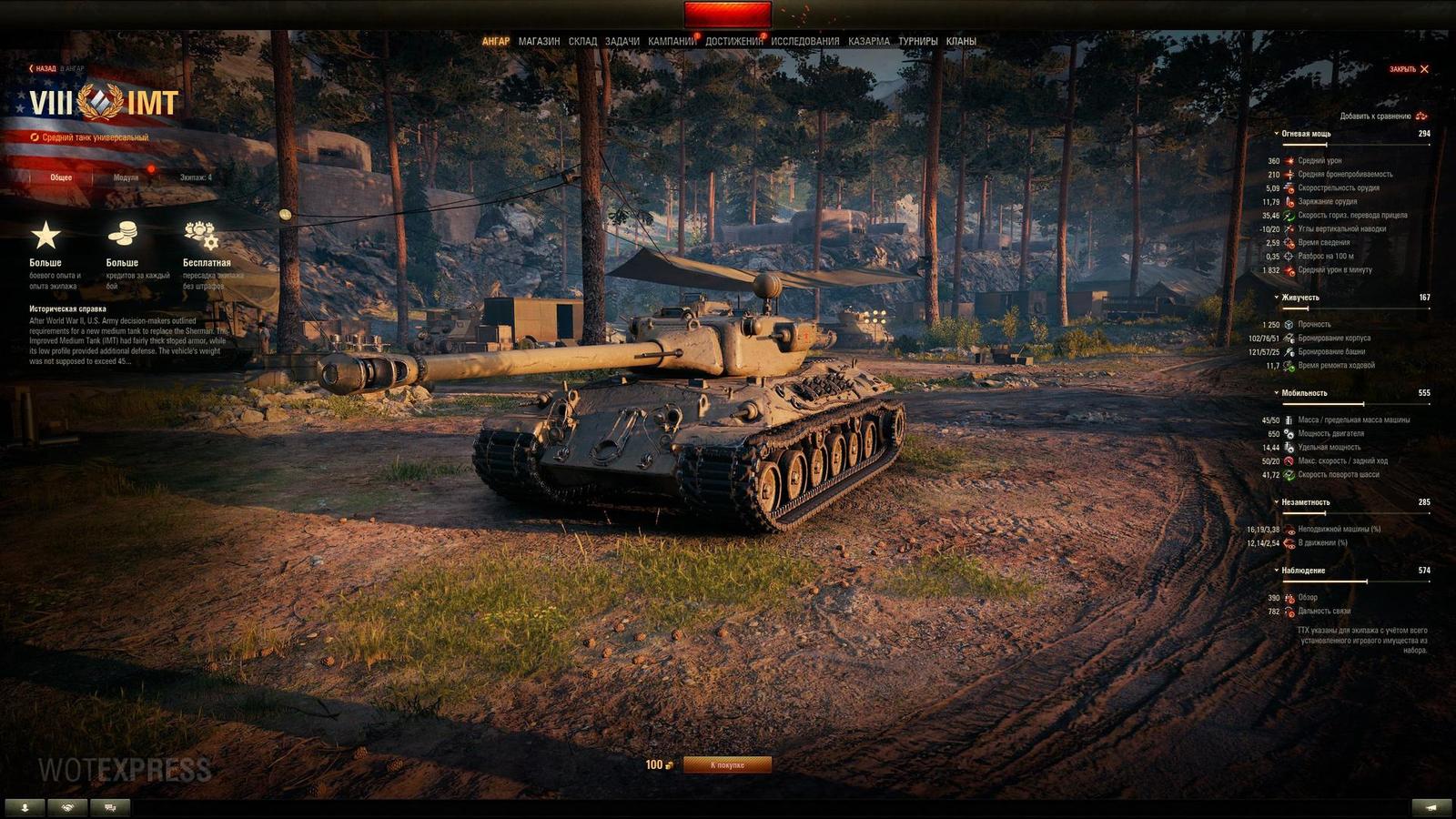This screenshot has height=819, width=1456.
Task: Click the Огневая мощь rating slider
Action: click(1326, 144)
